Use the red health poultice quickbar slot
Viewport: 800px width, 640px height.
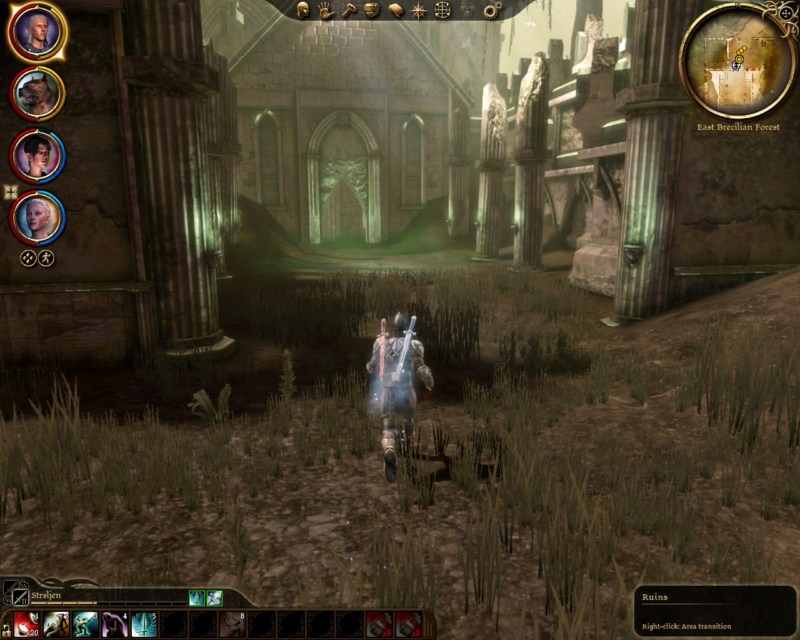point(27,625)
